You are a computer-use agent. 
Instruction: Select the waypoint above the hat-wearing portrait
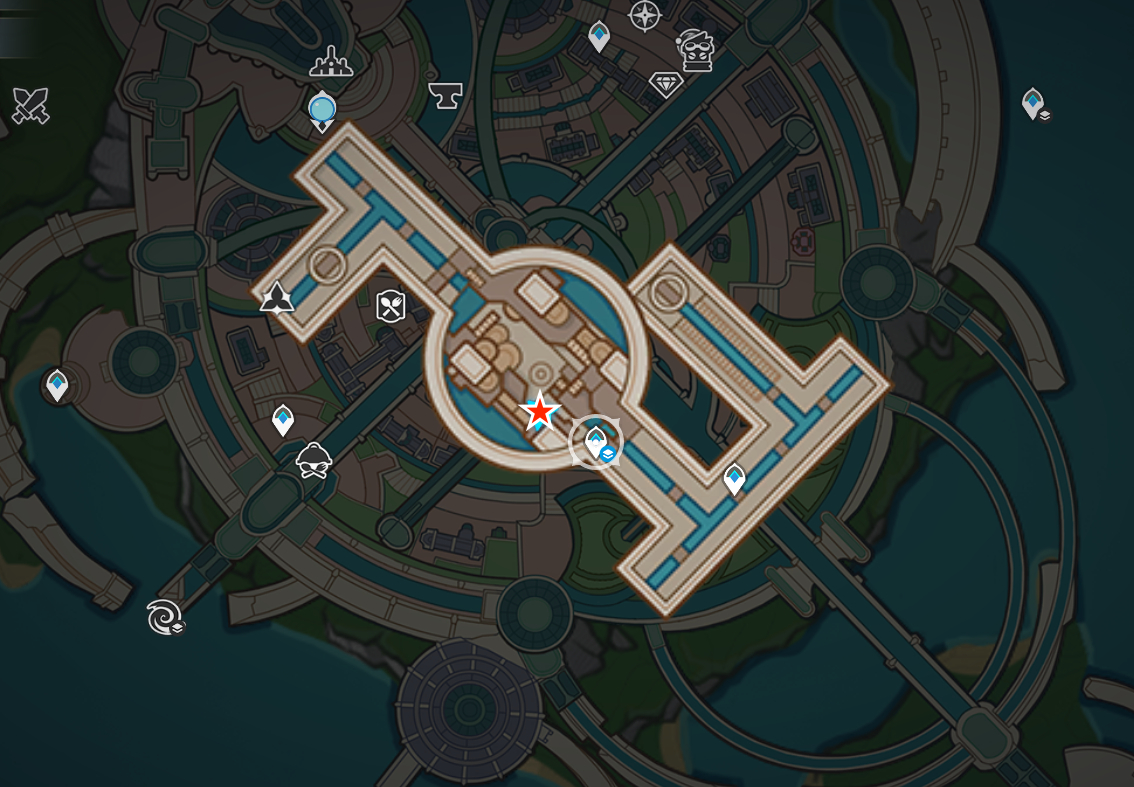tap(283, 420)
